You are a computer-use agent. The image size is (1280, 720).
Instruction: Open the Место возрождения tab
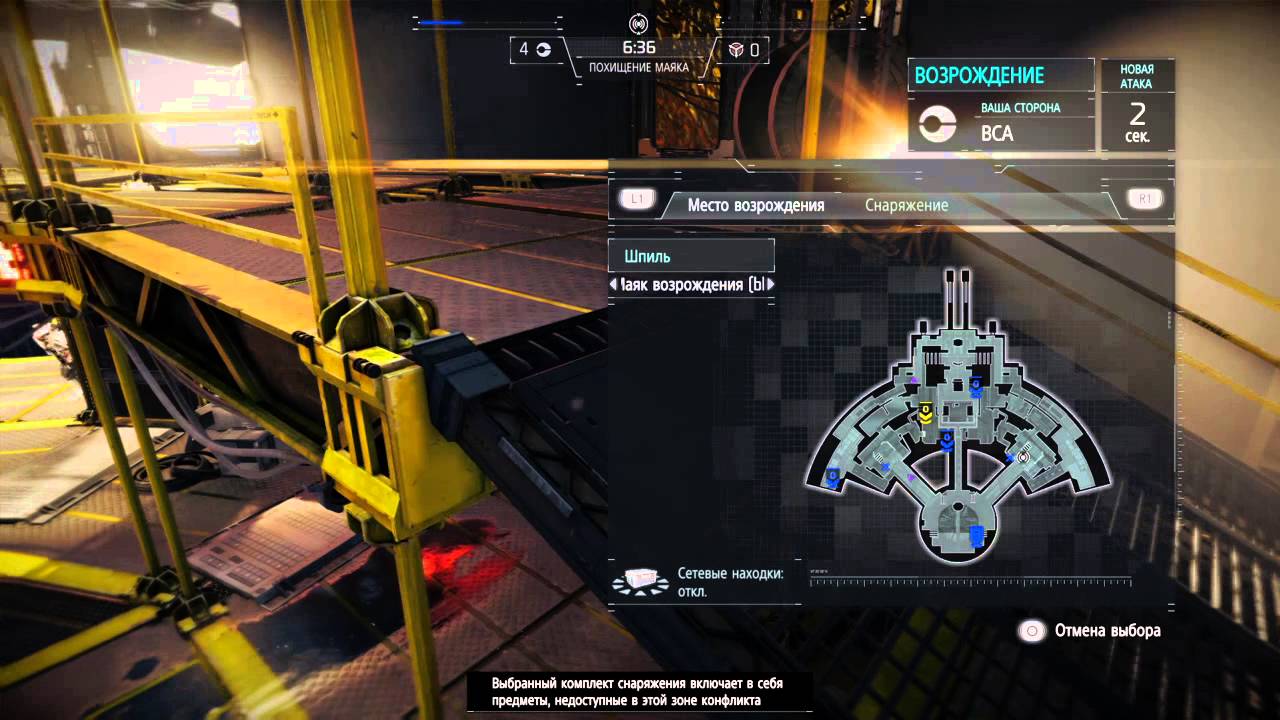click(755, 205)
